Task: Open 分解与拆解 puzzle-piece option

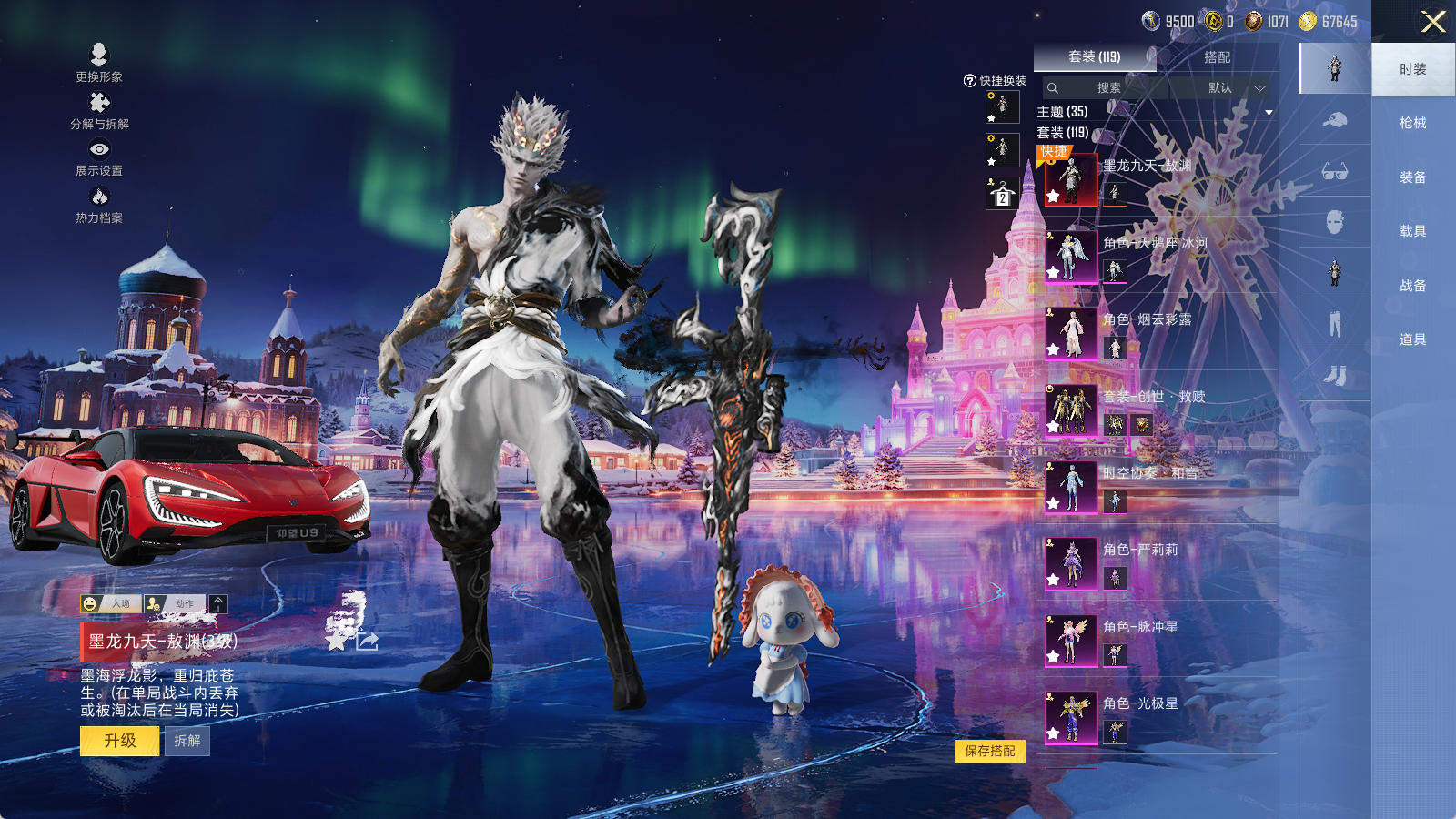Action: coord(99,110)
